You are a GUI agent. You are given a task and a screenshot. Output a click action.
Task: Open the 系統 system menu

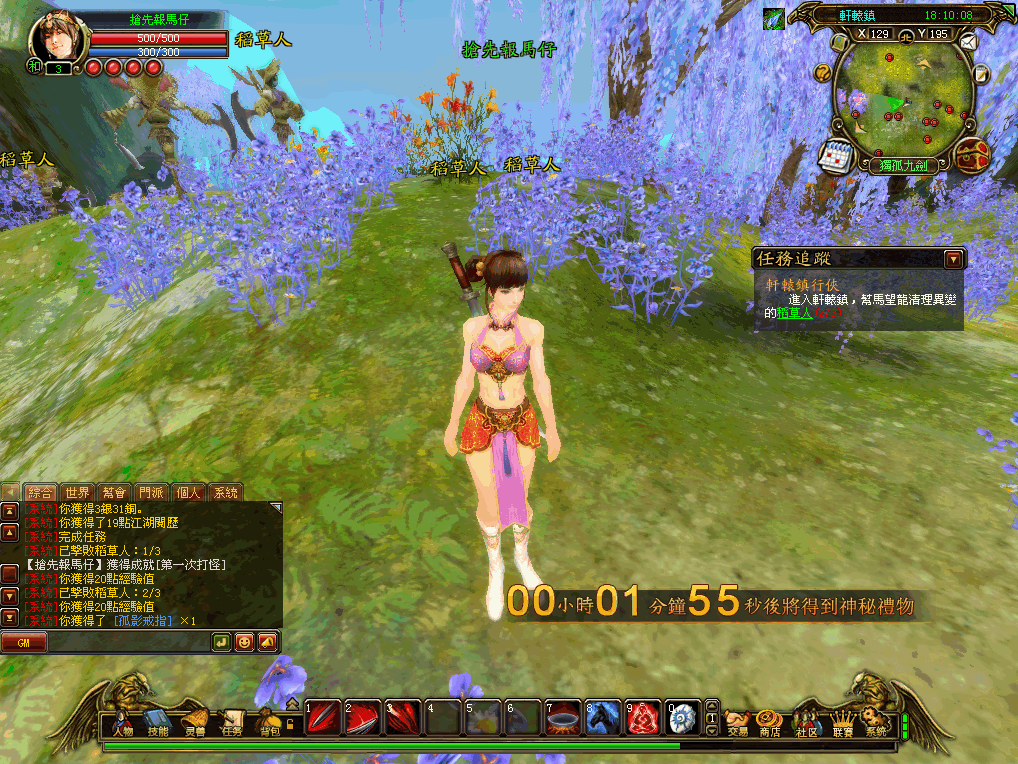coord(876,722)
